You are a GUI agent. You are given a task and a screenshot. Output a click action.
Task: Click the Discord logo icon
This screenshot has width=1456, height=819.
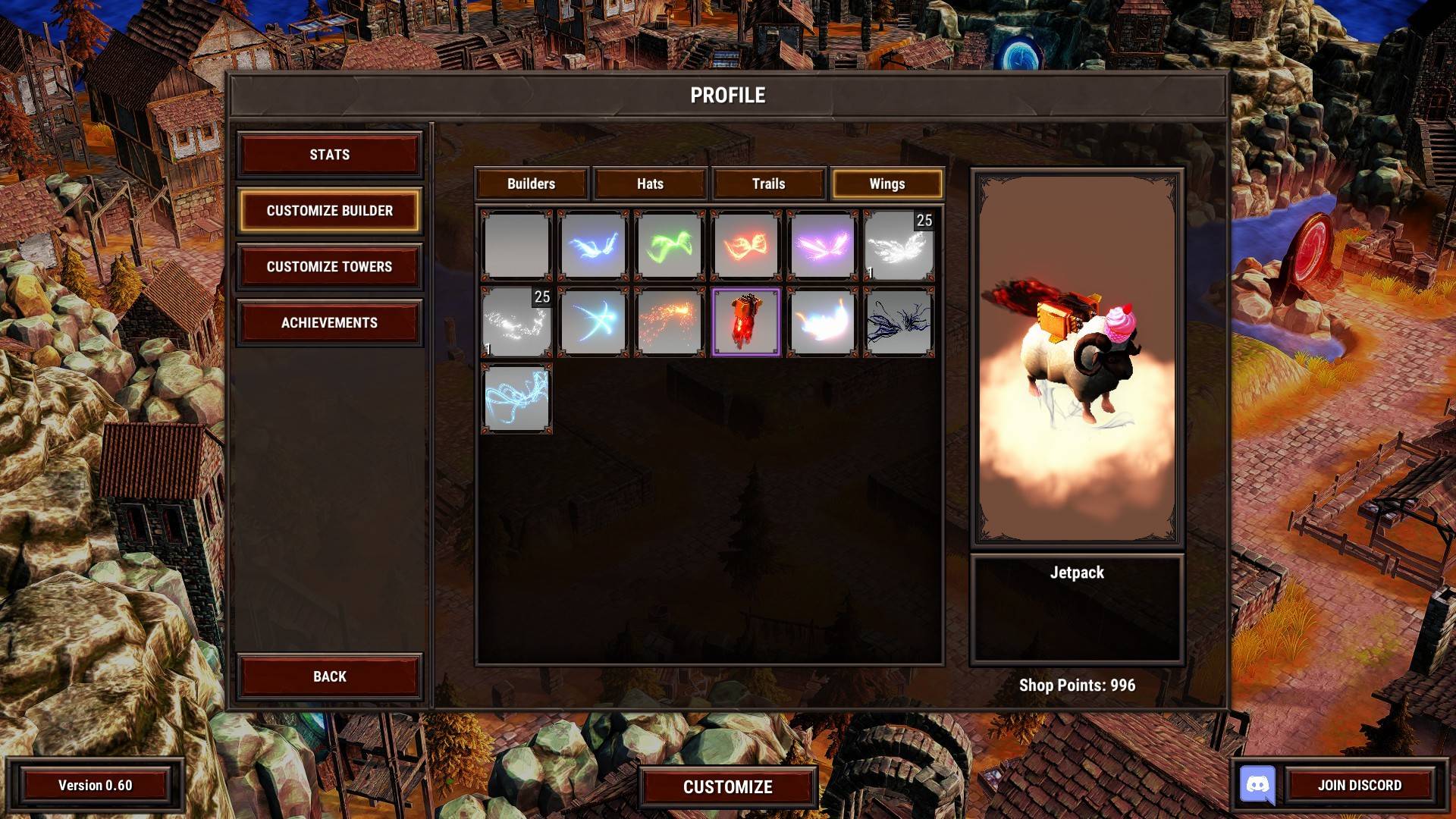point(1257,785)
